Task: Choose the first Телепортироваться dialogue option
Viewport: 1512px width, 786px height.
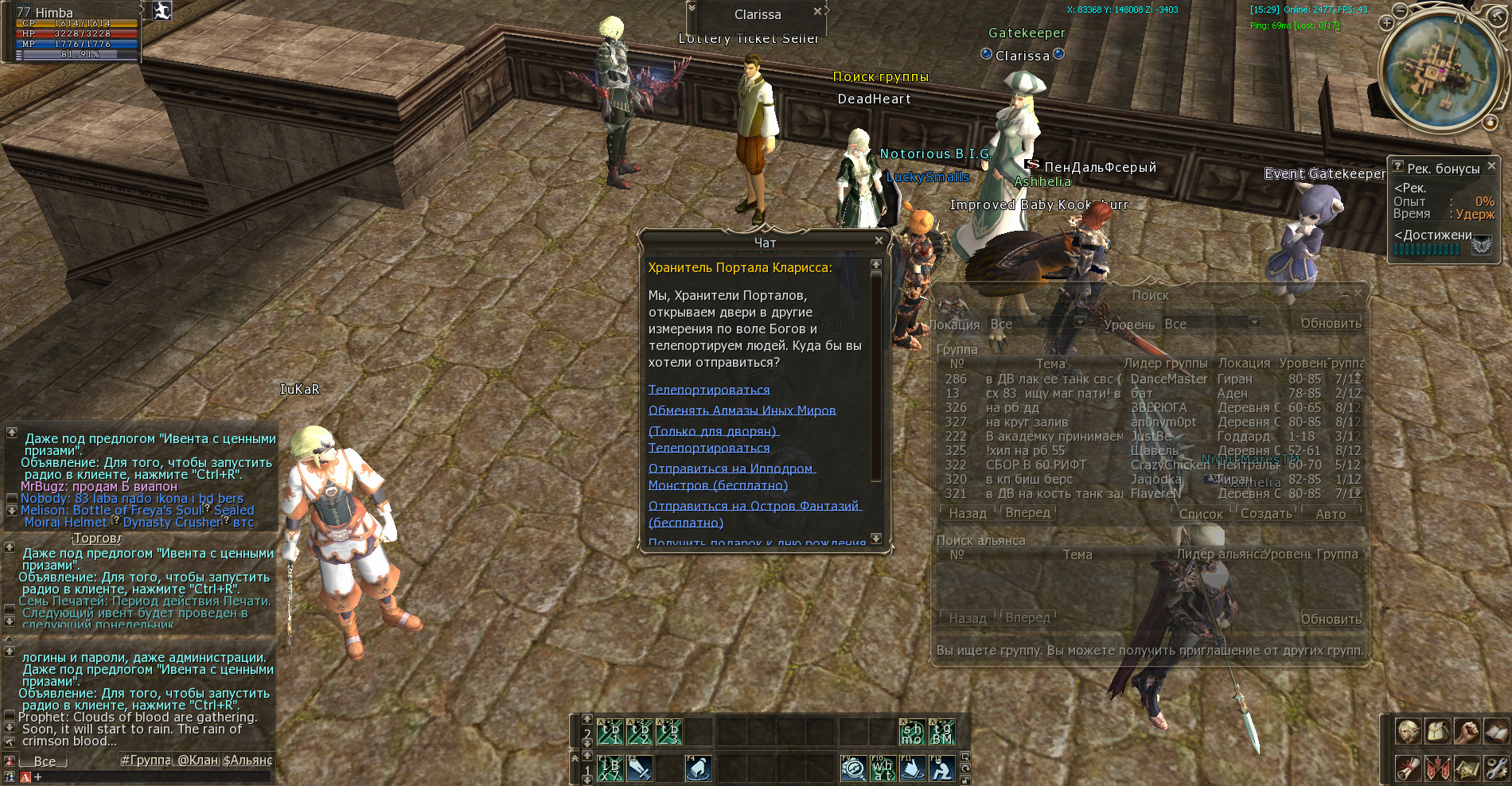Action: click(x=708, y=390)
